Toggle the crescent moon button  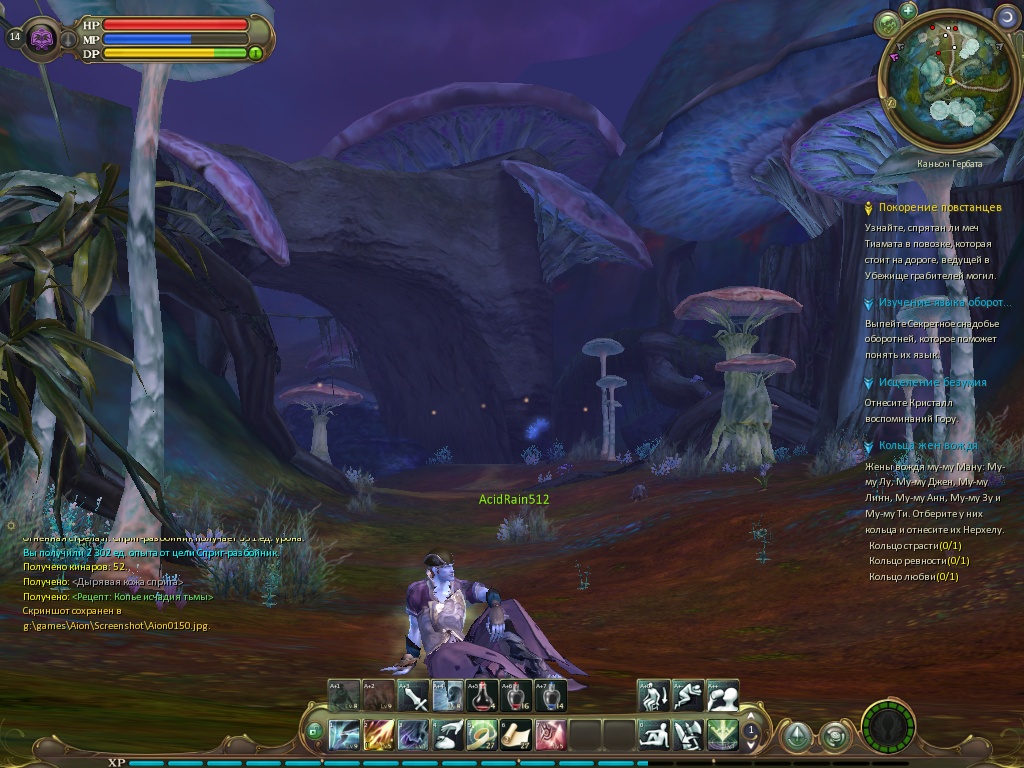pyautogui.click(x=1006, y=17)
